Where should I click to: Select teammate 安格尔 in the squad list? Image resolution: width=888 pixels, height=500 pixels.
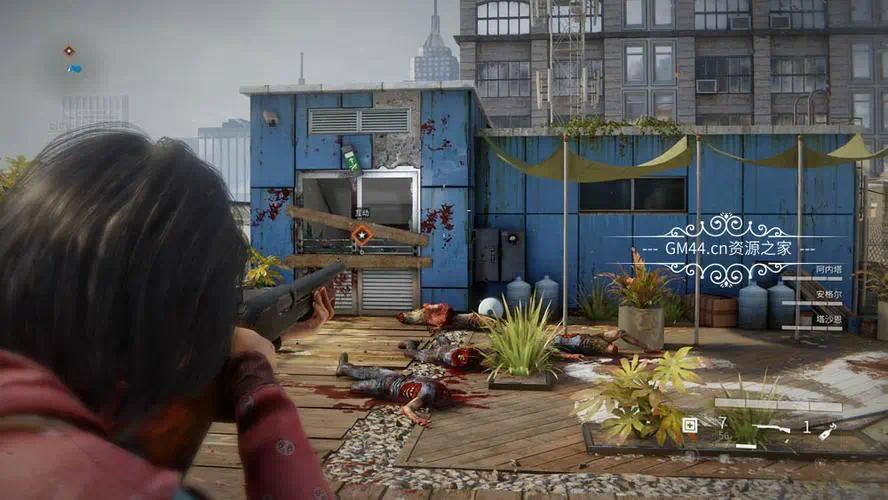(828, 294)
